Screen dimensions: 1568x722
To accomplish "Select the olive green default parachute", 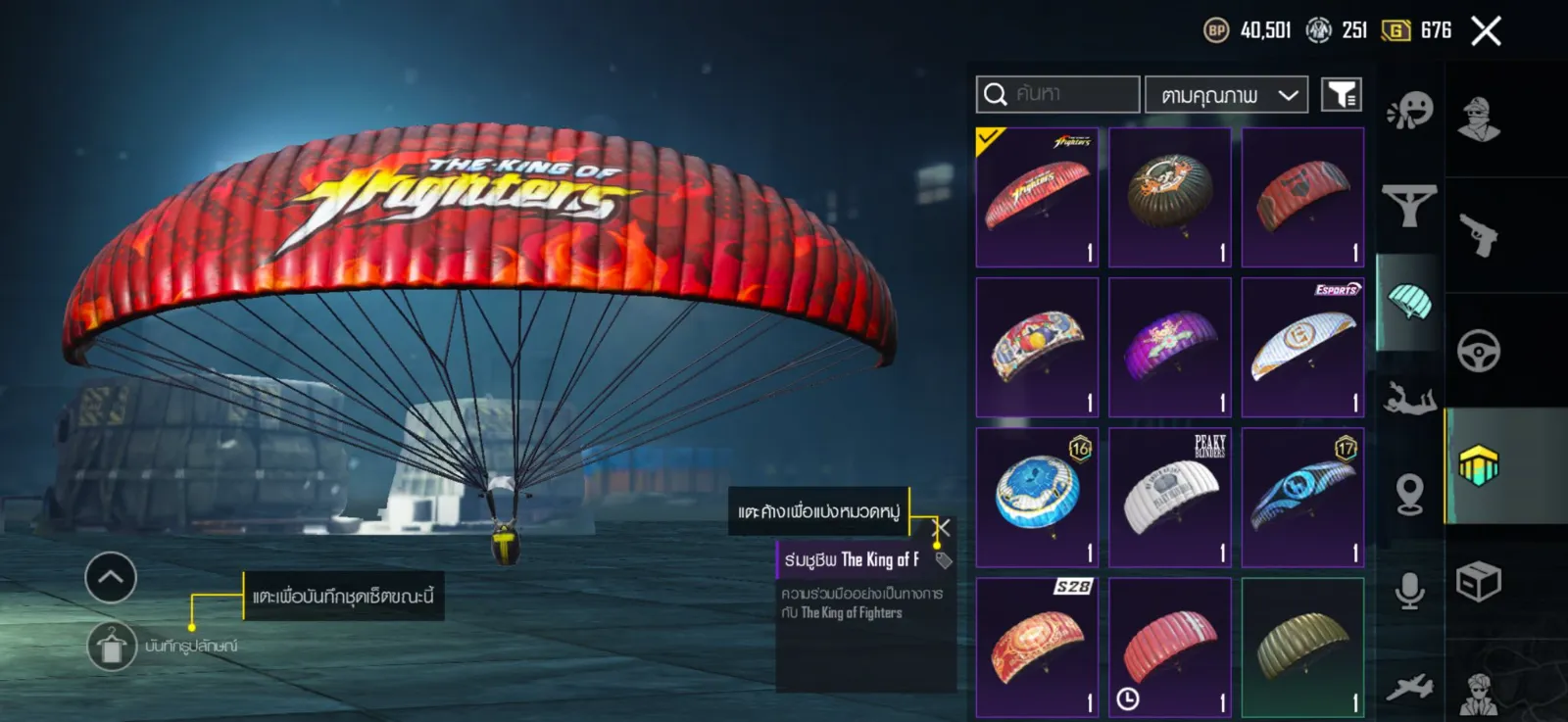I will 1302,648.
